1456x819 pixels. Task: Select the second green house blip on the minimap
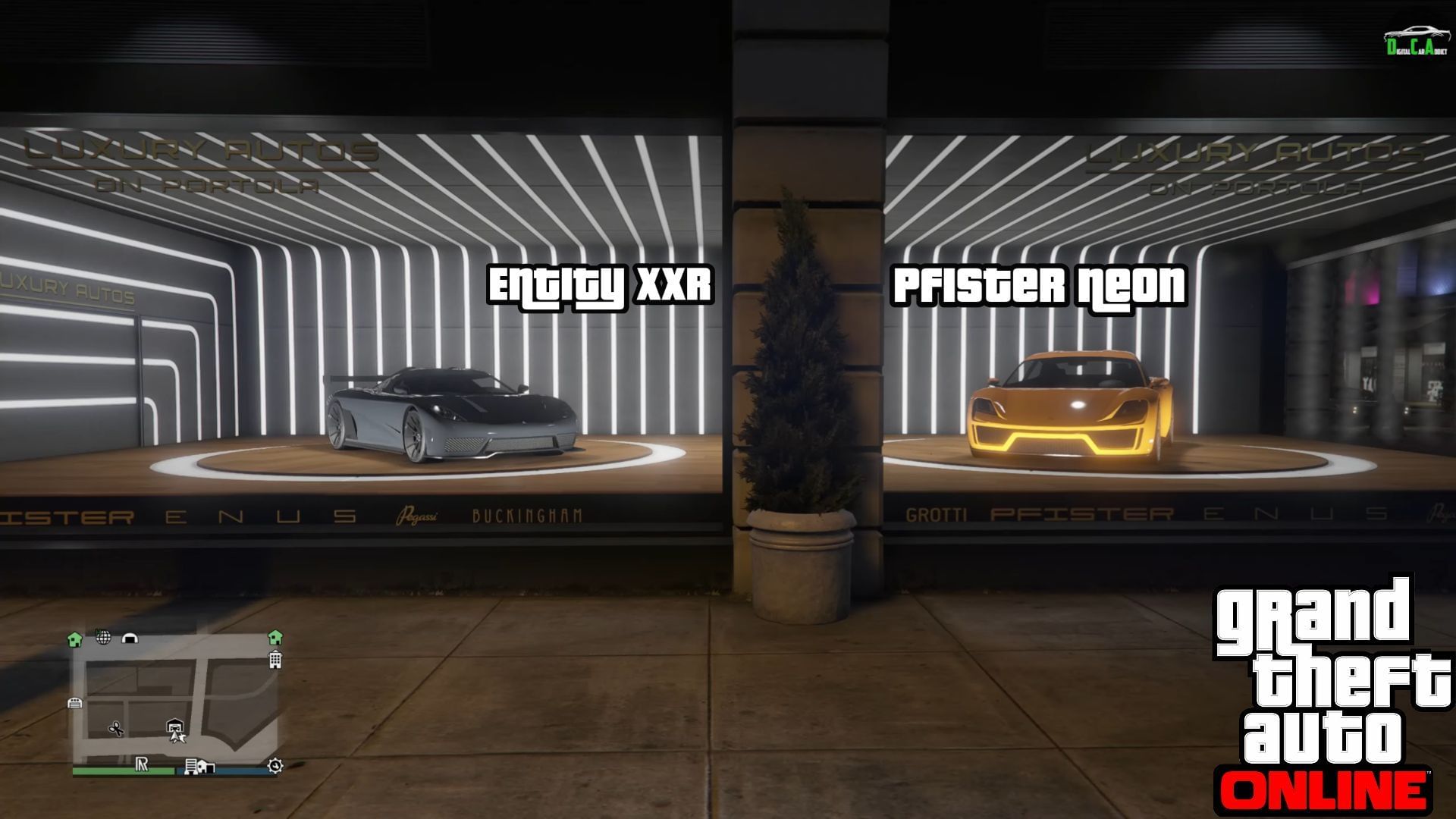tap(275, 639)
